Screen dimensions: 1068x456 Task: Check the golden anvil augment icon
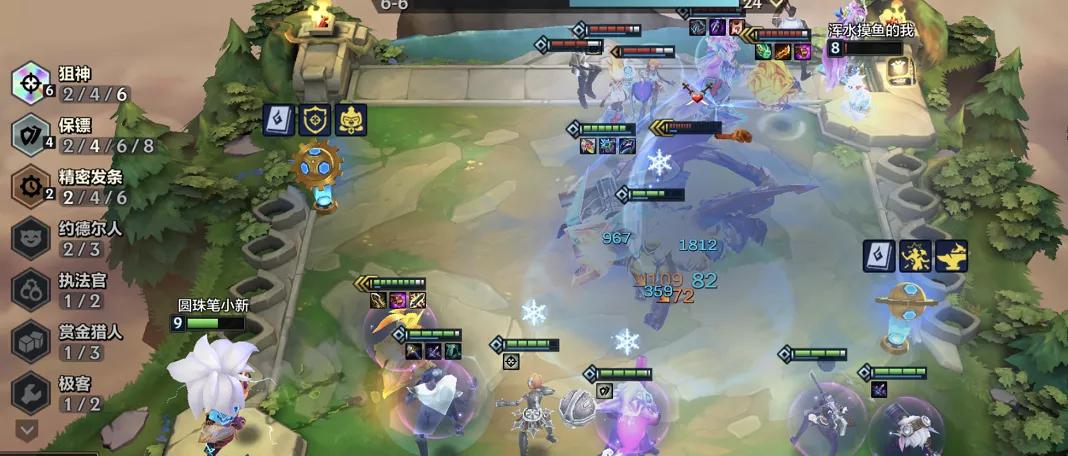point(951,256)
